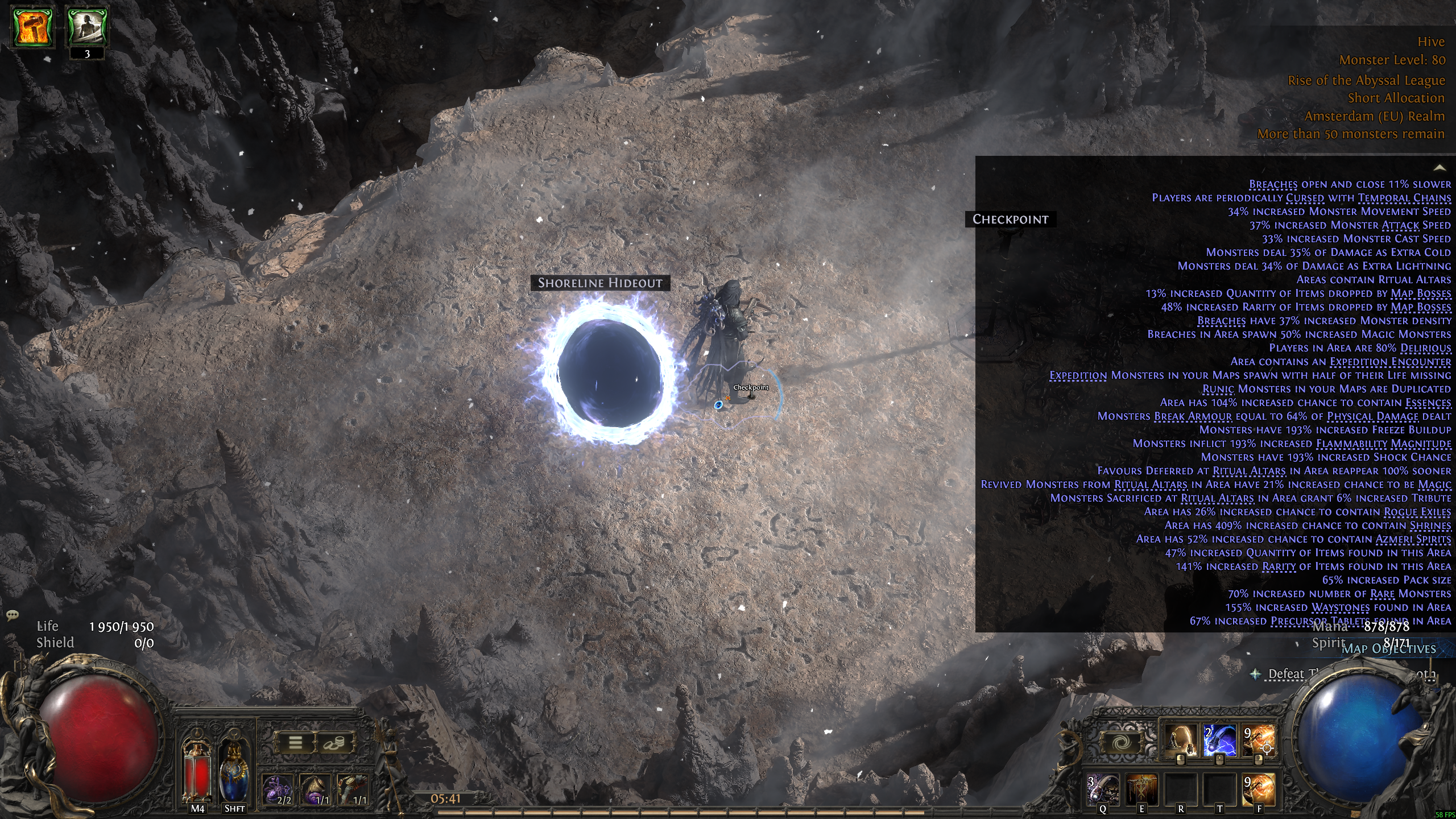Open the three-line game menu button
The width and height of the screenshot is (1456, 819).
295,742
